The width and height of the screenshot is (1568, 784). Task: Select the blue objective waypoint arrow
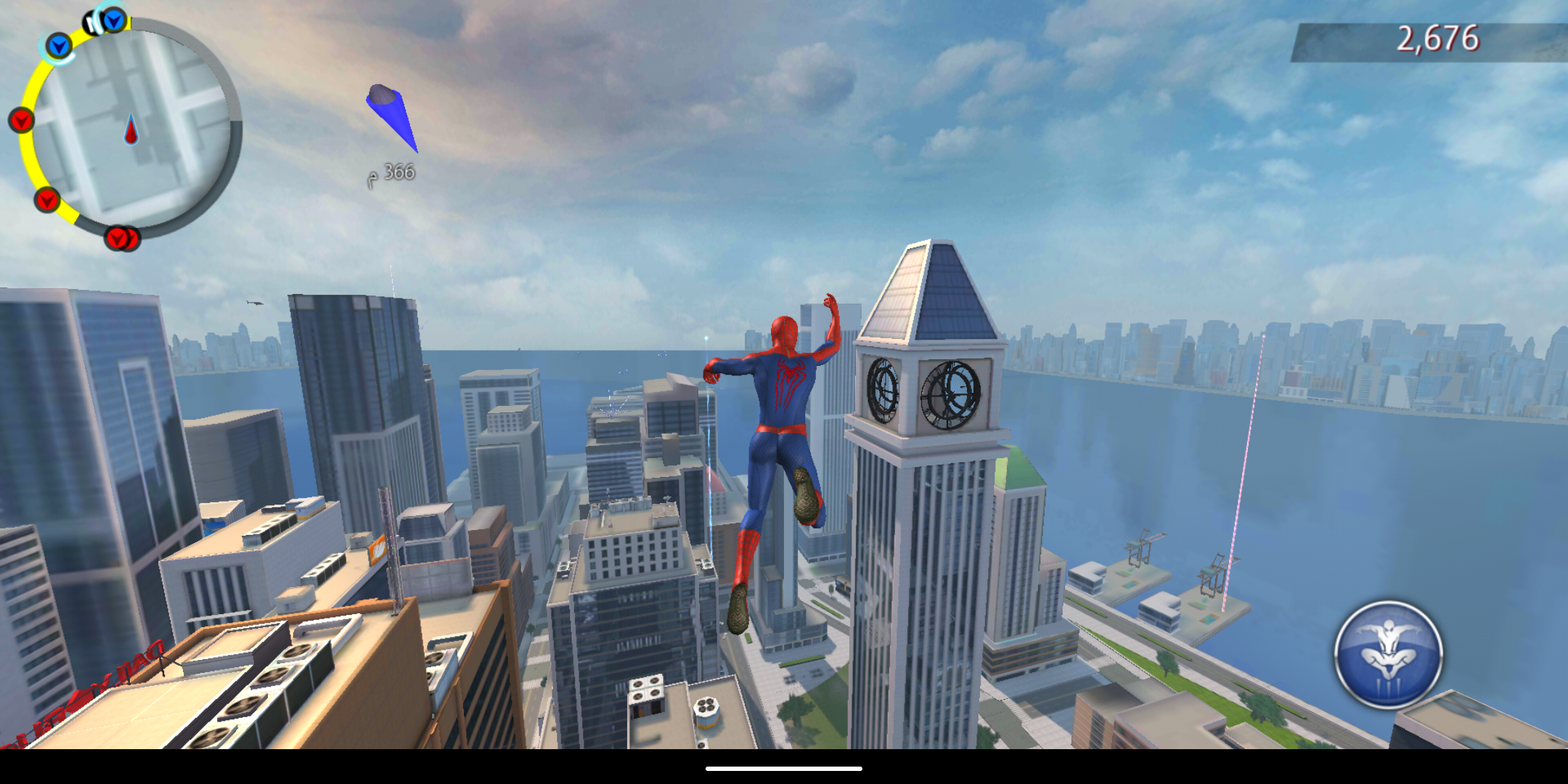(391, 115)
